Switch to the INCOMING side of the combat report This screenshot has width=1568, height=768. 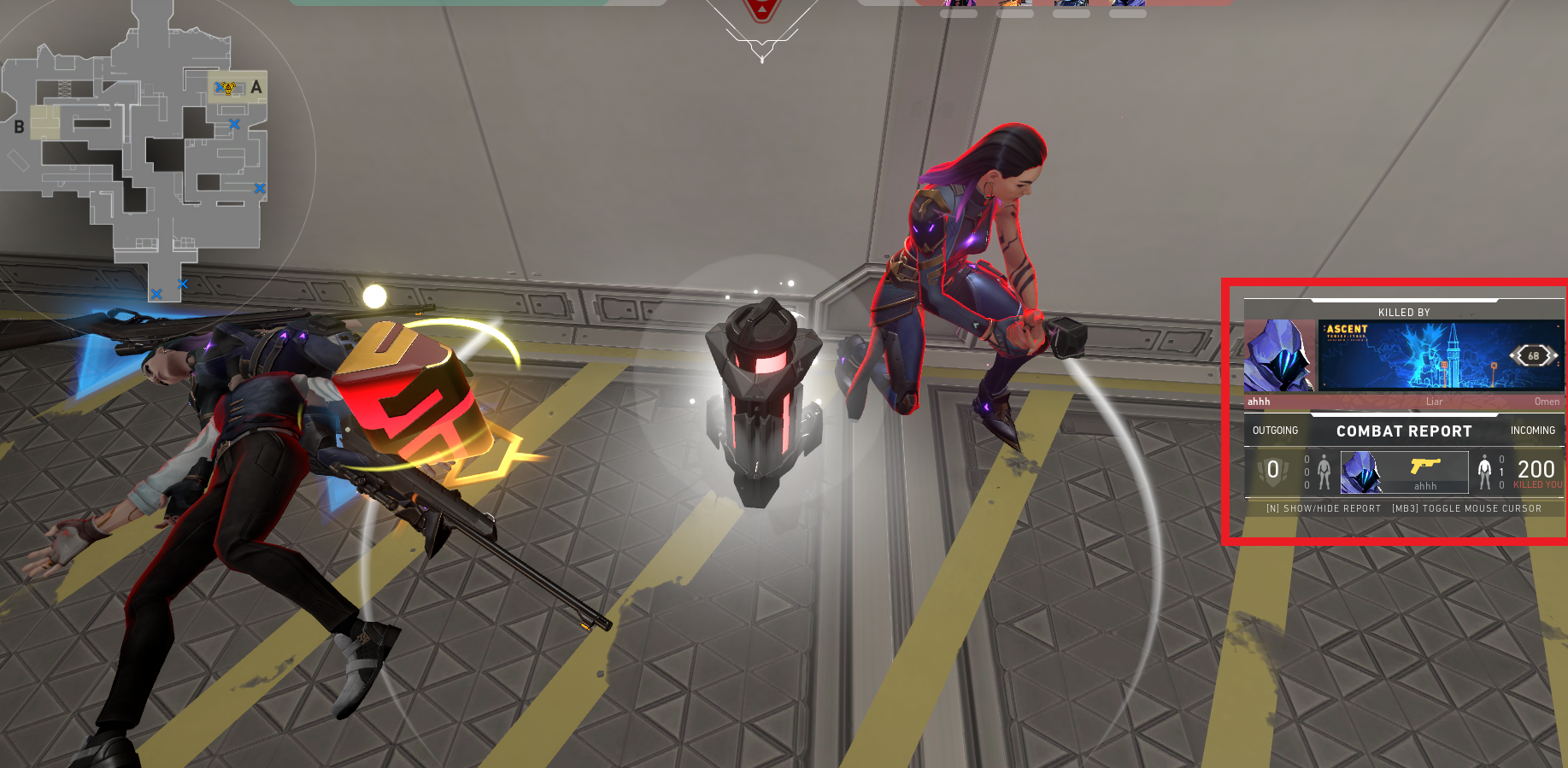click(x=1534, y=429)
